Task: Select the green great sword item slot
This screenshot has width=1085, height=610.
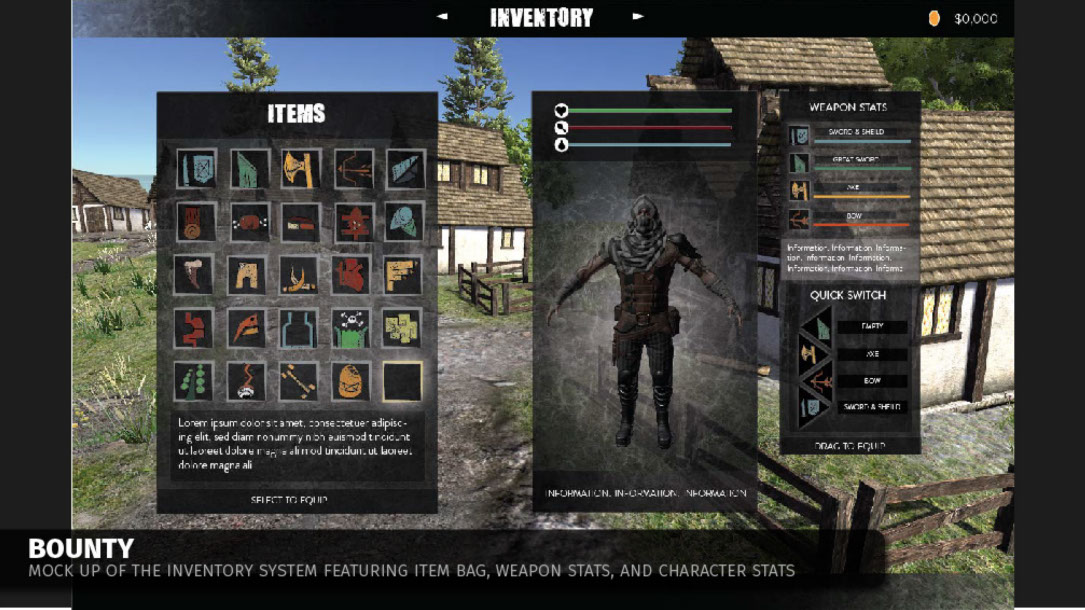Action: coord(249,169)
